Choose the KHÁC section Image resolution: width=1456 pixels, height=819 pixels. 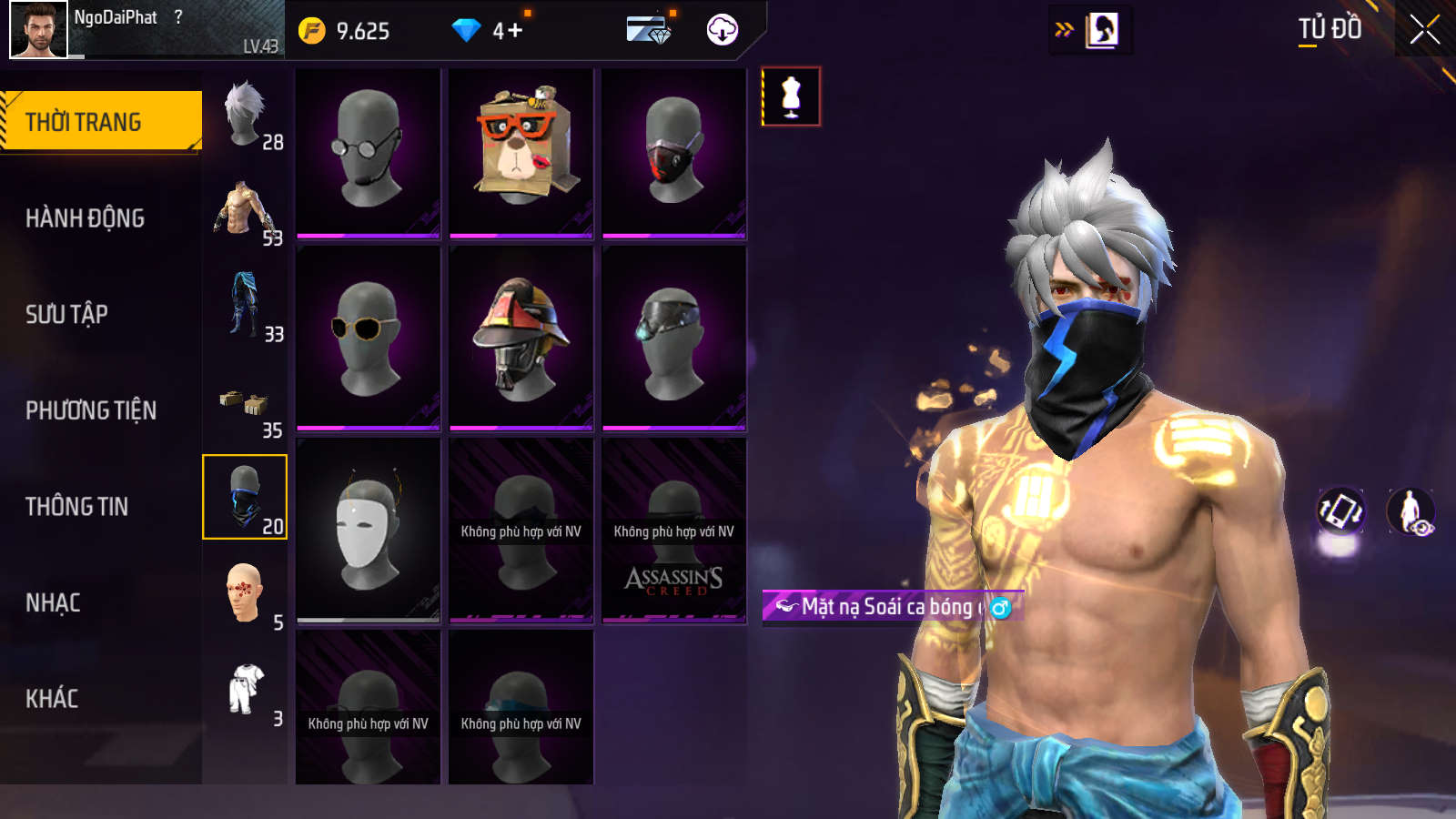pyautogui.click(x=52, y=699)
